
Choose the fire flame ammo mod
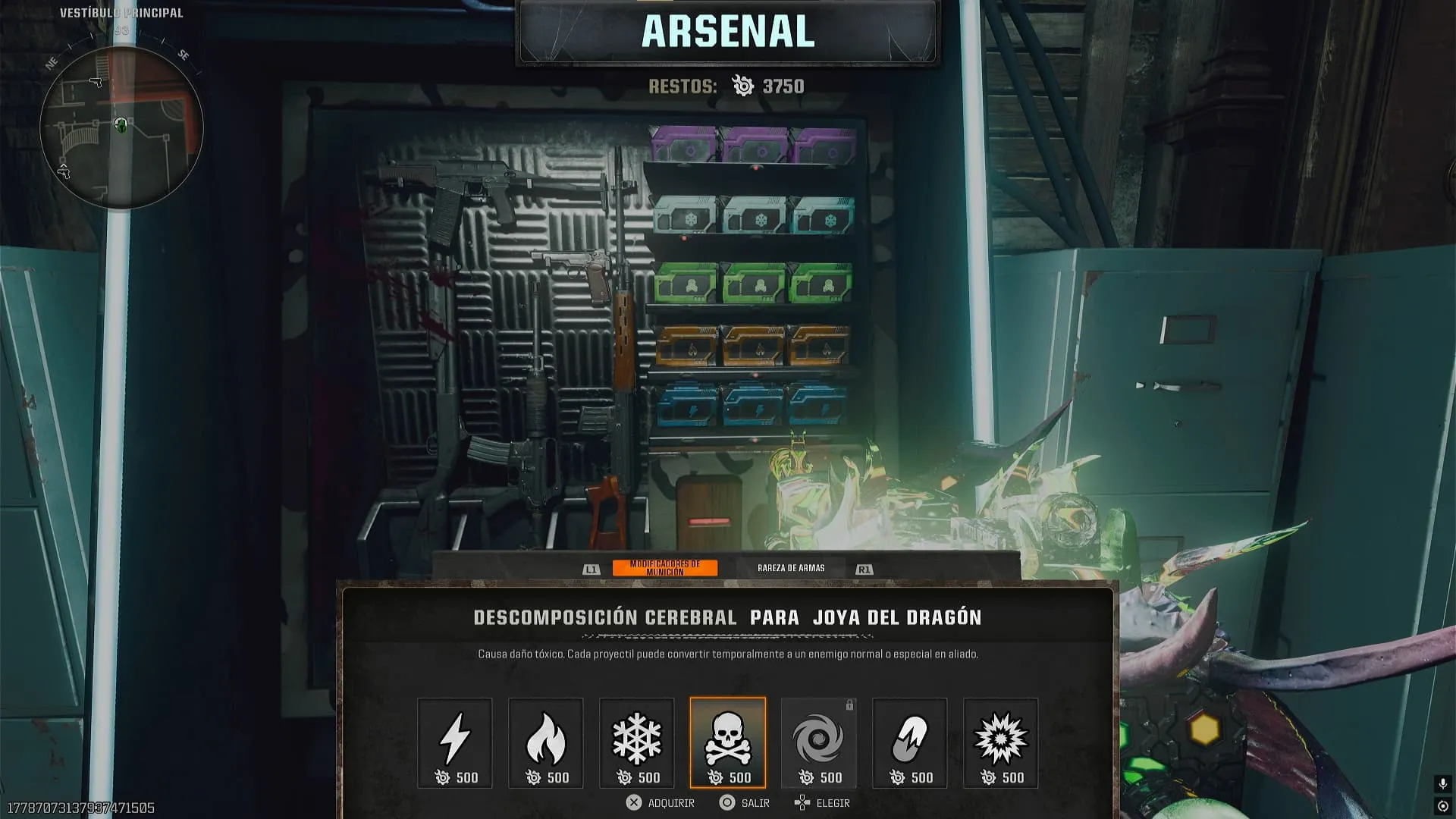click(546, 742)
